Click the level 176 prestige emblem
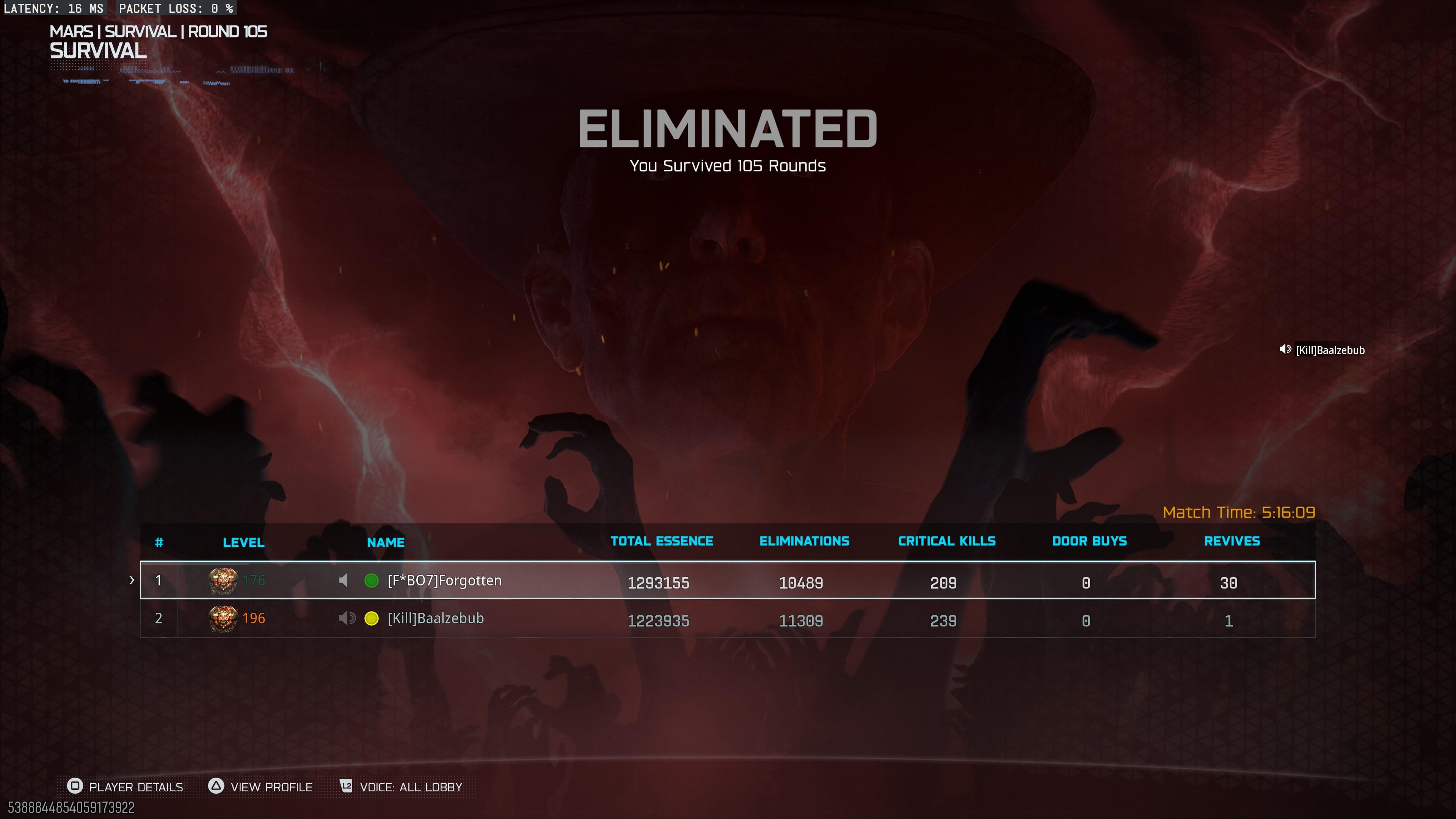Screen dimensions: 1456x819 coord(223,581)
